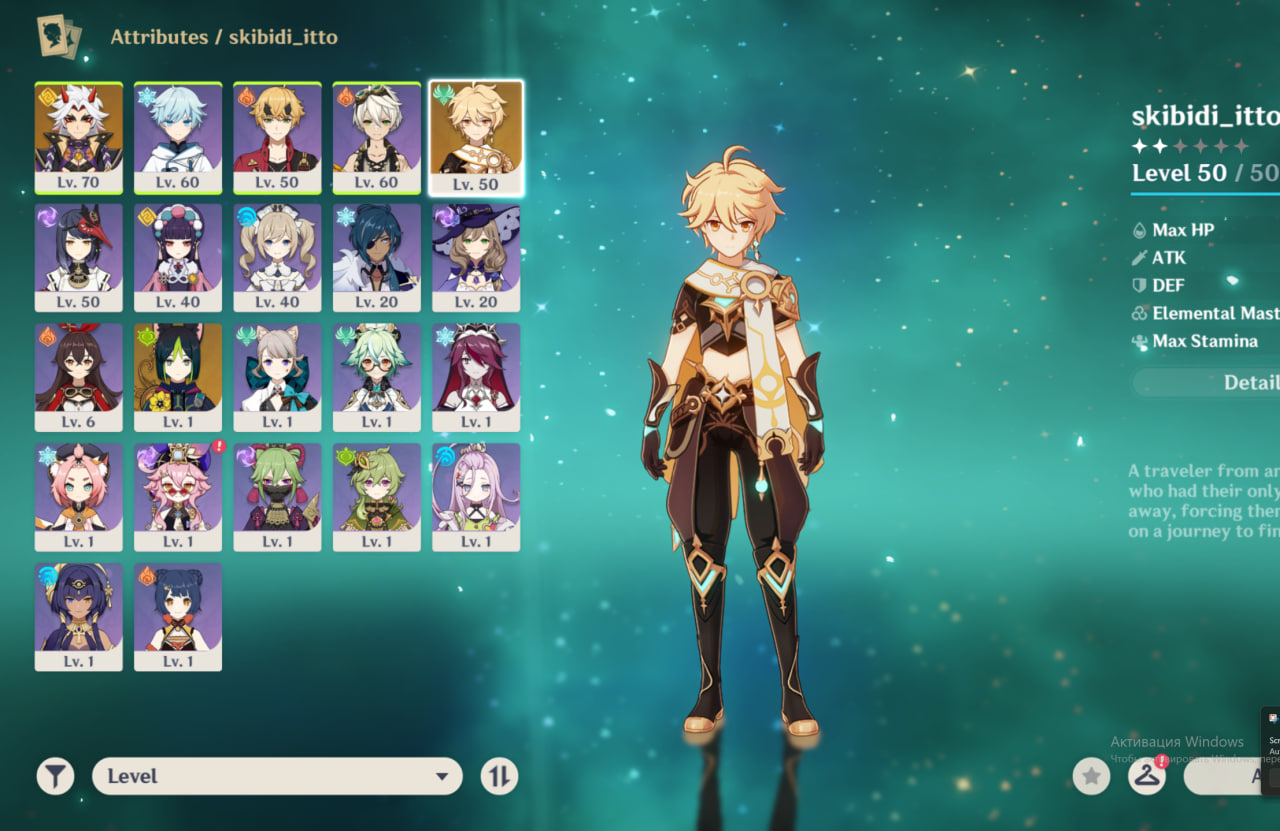Choose Xiangling's portrait
The width and height of the screenshot is (1280, 831).
(178, 616)
